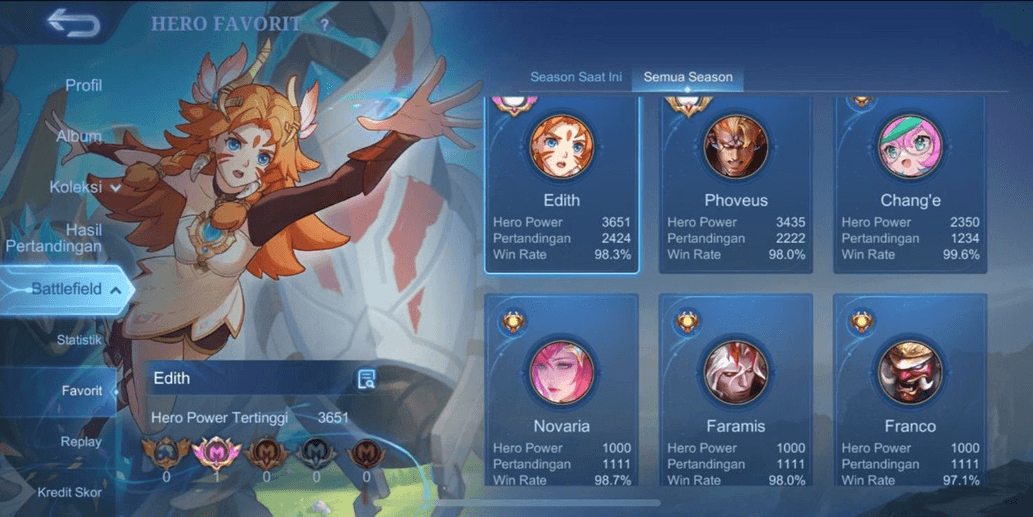Expand the Koleksi menu
1033x517 pixels.
[84, 187]
